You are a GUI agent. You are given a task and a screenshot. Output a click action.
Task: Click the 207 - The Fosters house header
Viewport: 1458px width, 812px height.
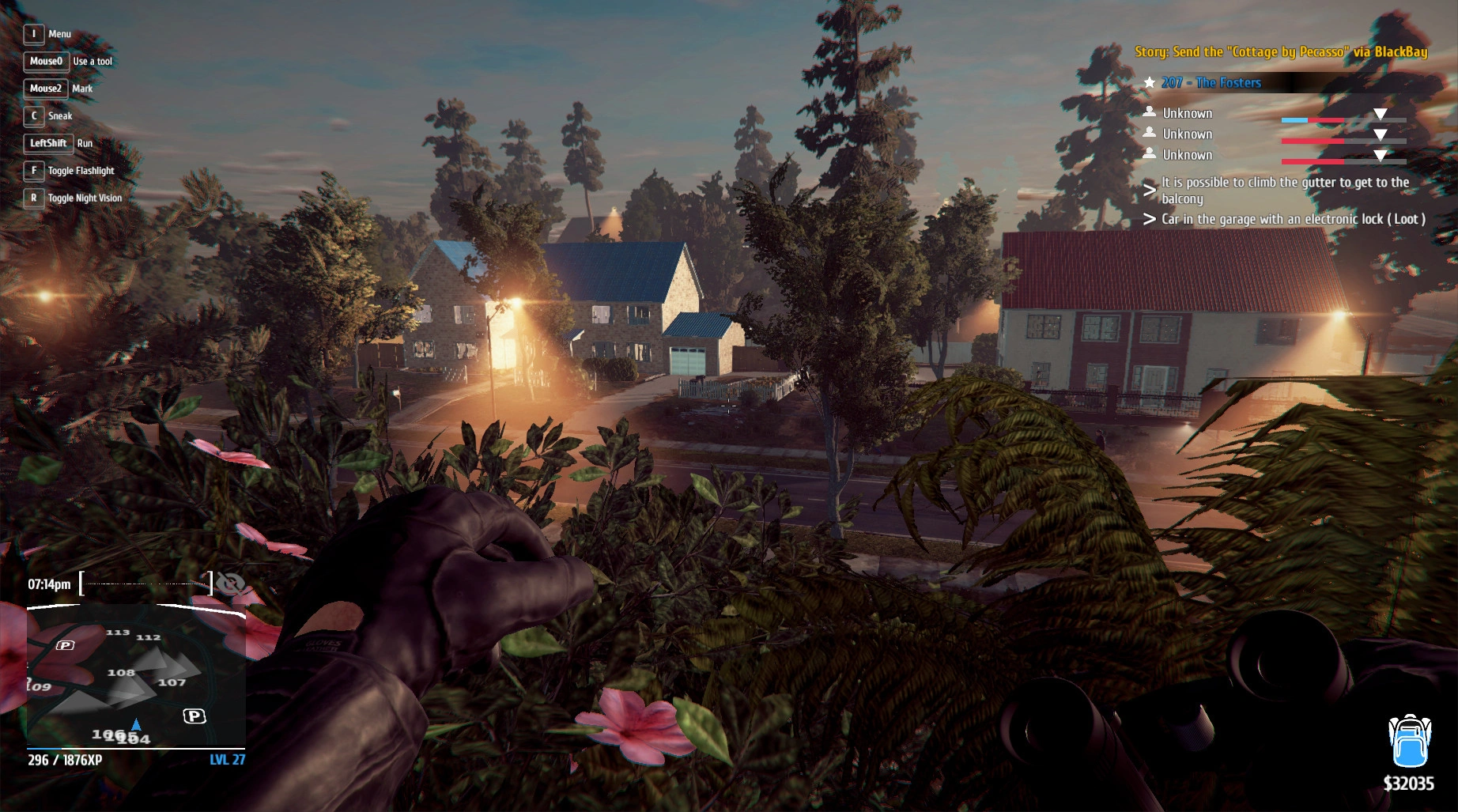click(1211, 83)
